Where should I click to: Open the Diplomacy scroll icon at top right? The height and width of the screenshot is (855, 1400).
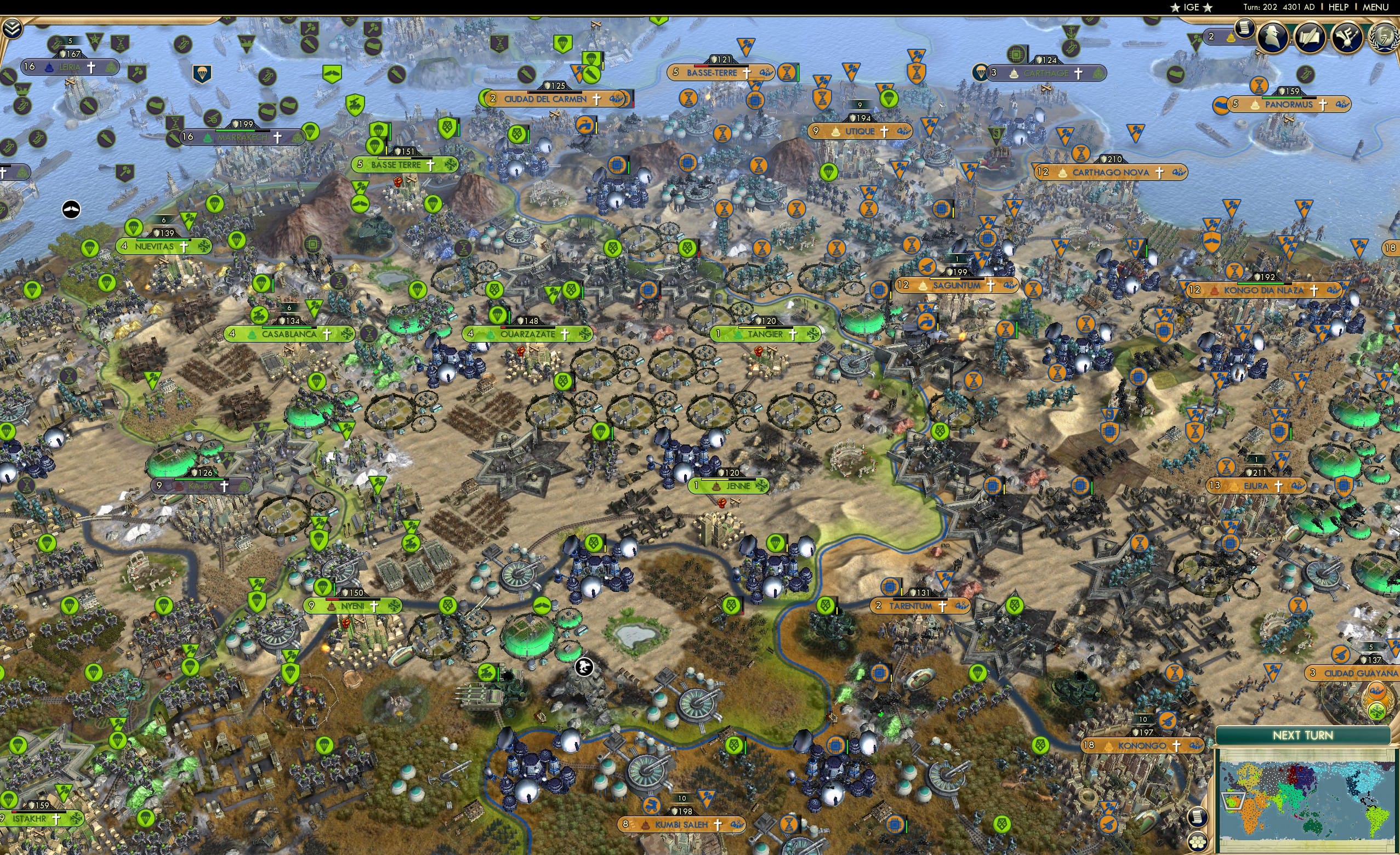pos(1310,37)
